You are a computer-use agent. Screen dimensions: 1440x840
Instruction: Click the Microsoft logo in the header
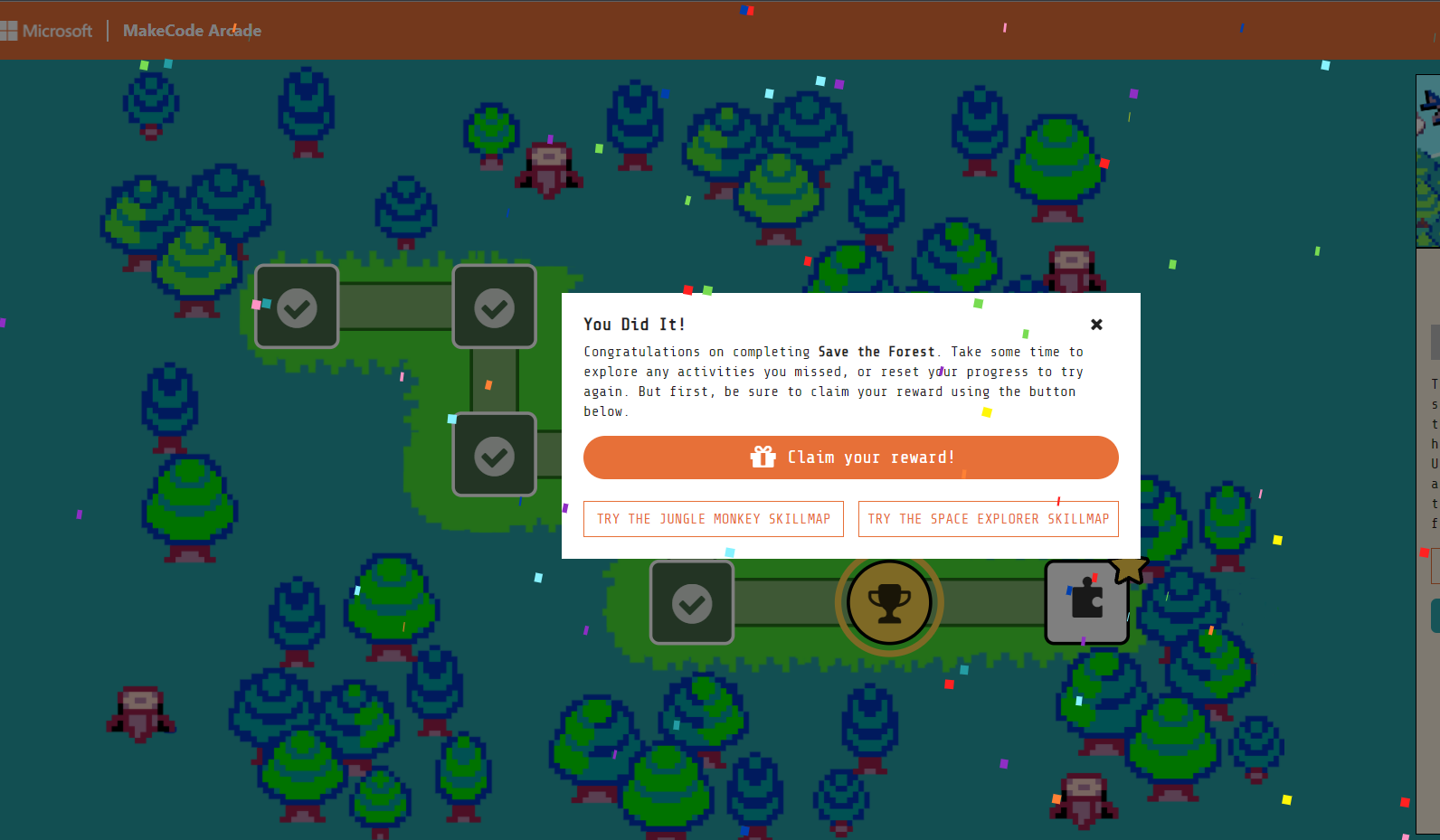click(x=47, y=30)
